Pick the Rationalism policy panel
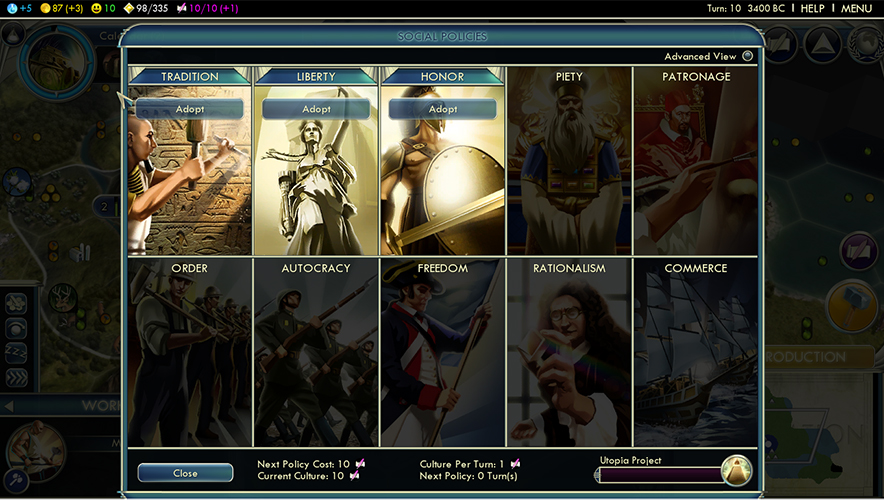This screenshot has width=884, height=500. point(569,352)
